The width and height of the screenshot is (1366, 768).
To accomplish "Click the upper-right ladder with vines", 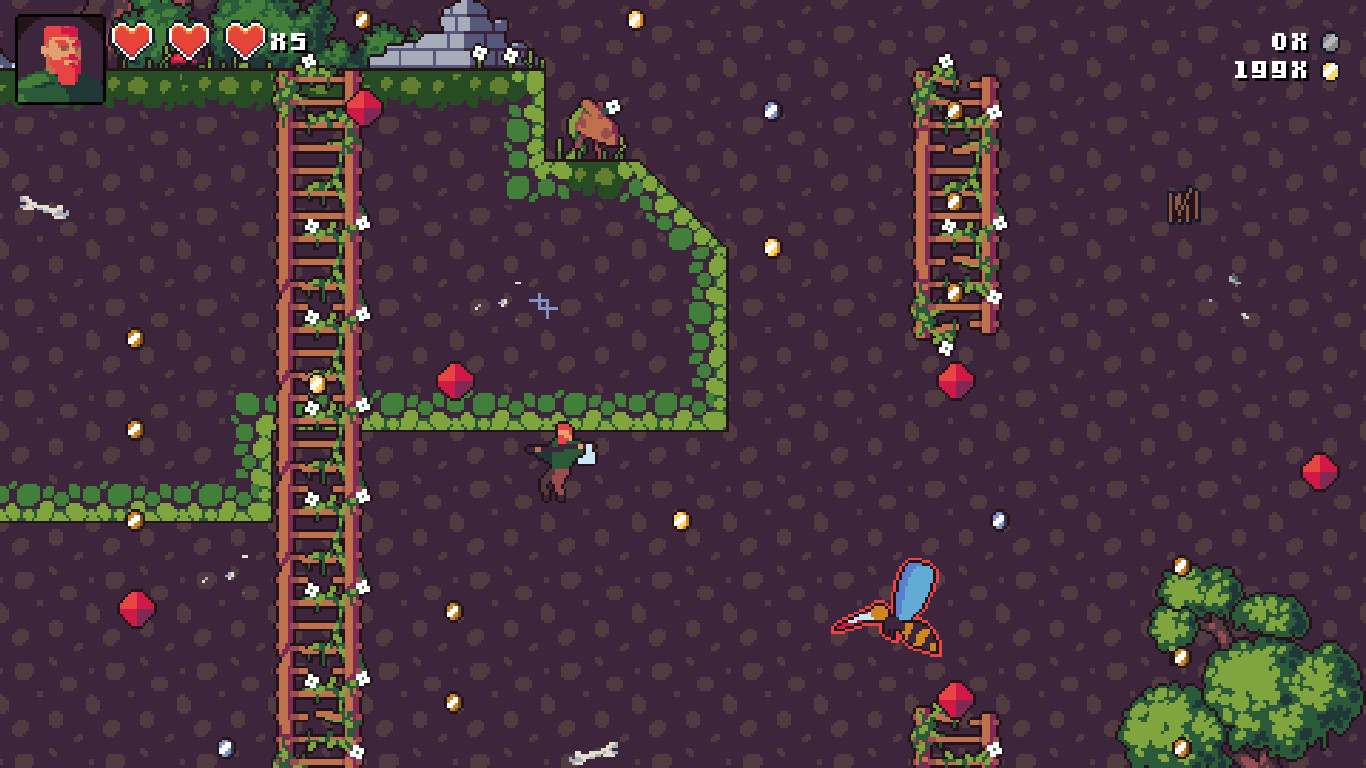I will pos(957,200).
